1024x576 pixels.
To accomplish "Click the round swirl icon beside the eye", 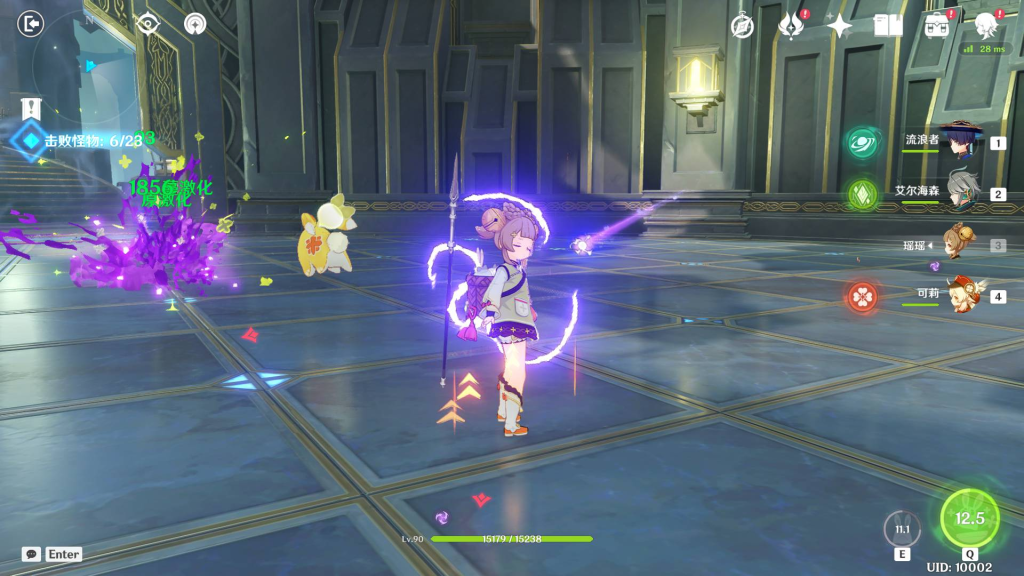I will point(196,23).
